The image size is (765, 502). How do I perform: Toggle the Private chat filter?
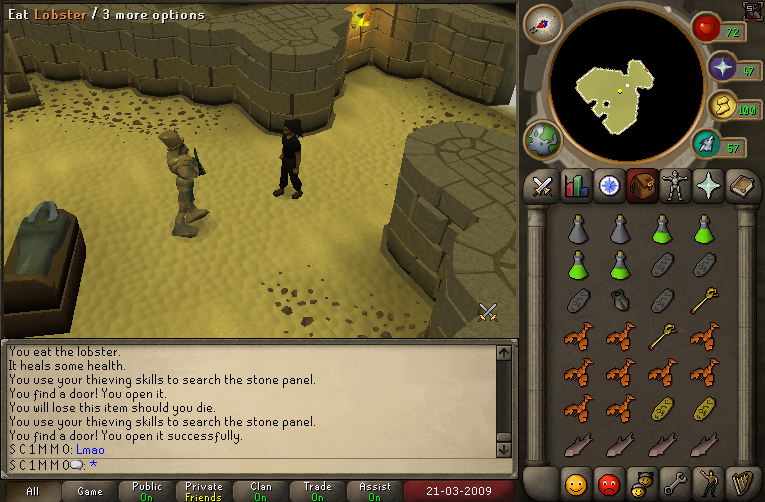[204, 491]
